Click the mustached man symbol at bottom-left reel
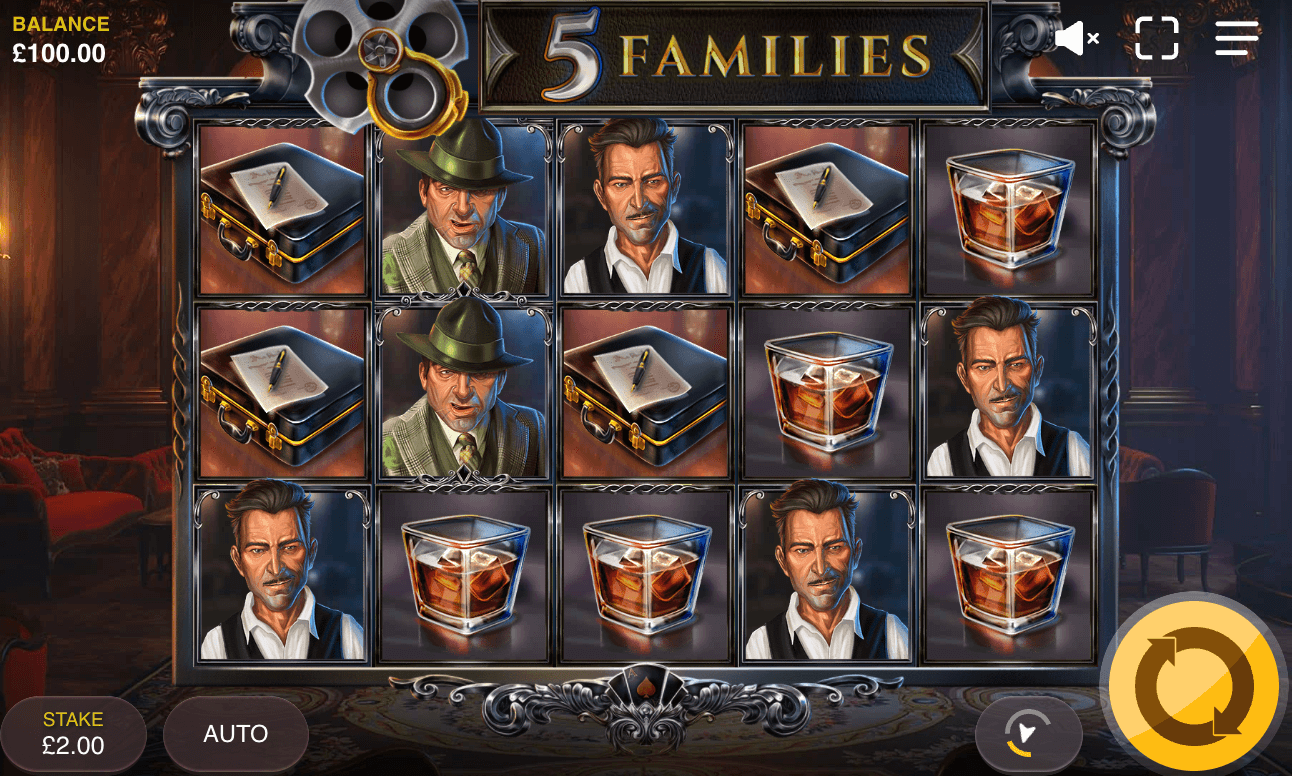Viewport: 1292px width, 776px height. coord(281,573)
